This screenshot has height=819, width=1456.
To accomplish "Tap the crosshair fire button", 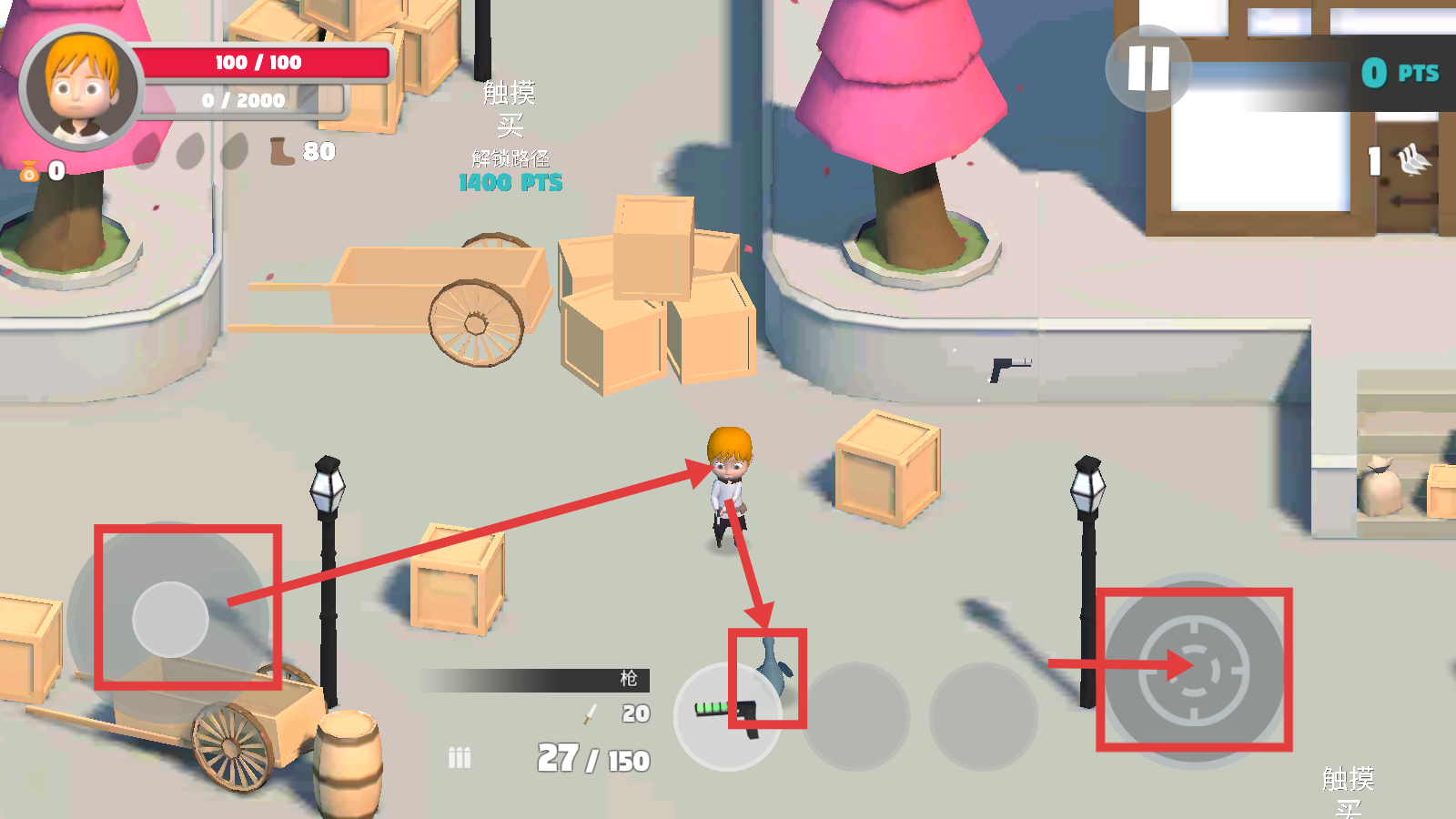I will [x=1194, y=671].
